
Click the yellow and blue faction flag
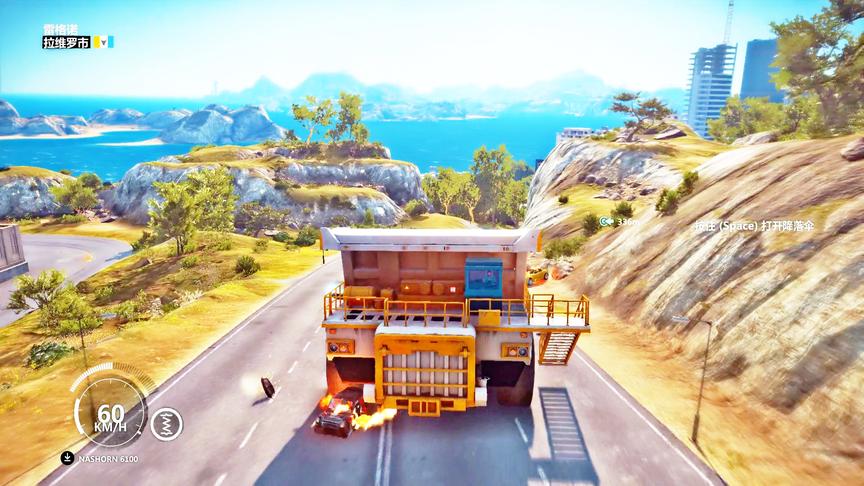point(103,42)
